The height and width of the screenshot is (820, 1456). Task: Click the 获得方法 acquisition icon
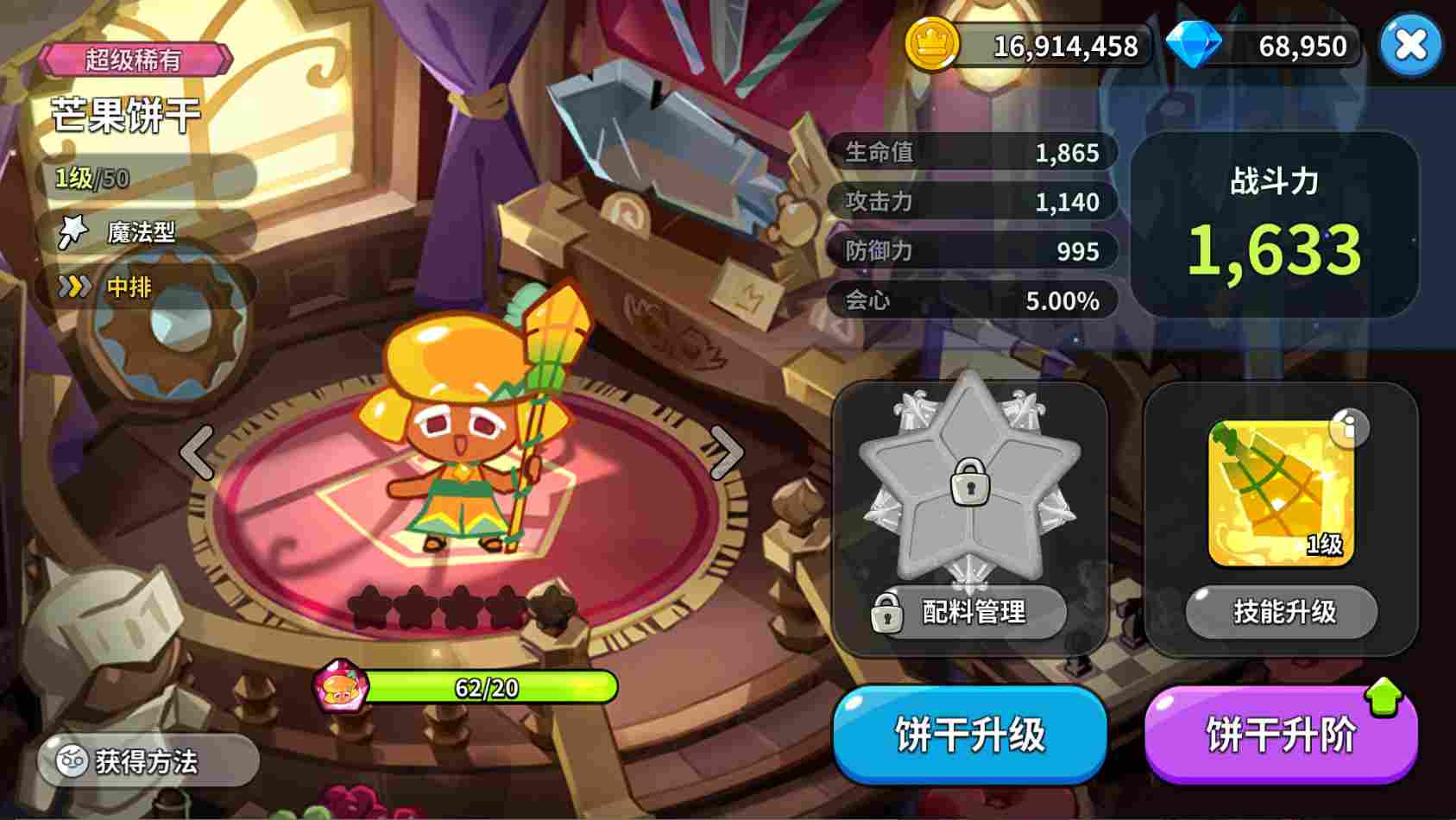72,760
